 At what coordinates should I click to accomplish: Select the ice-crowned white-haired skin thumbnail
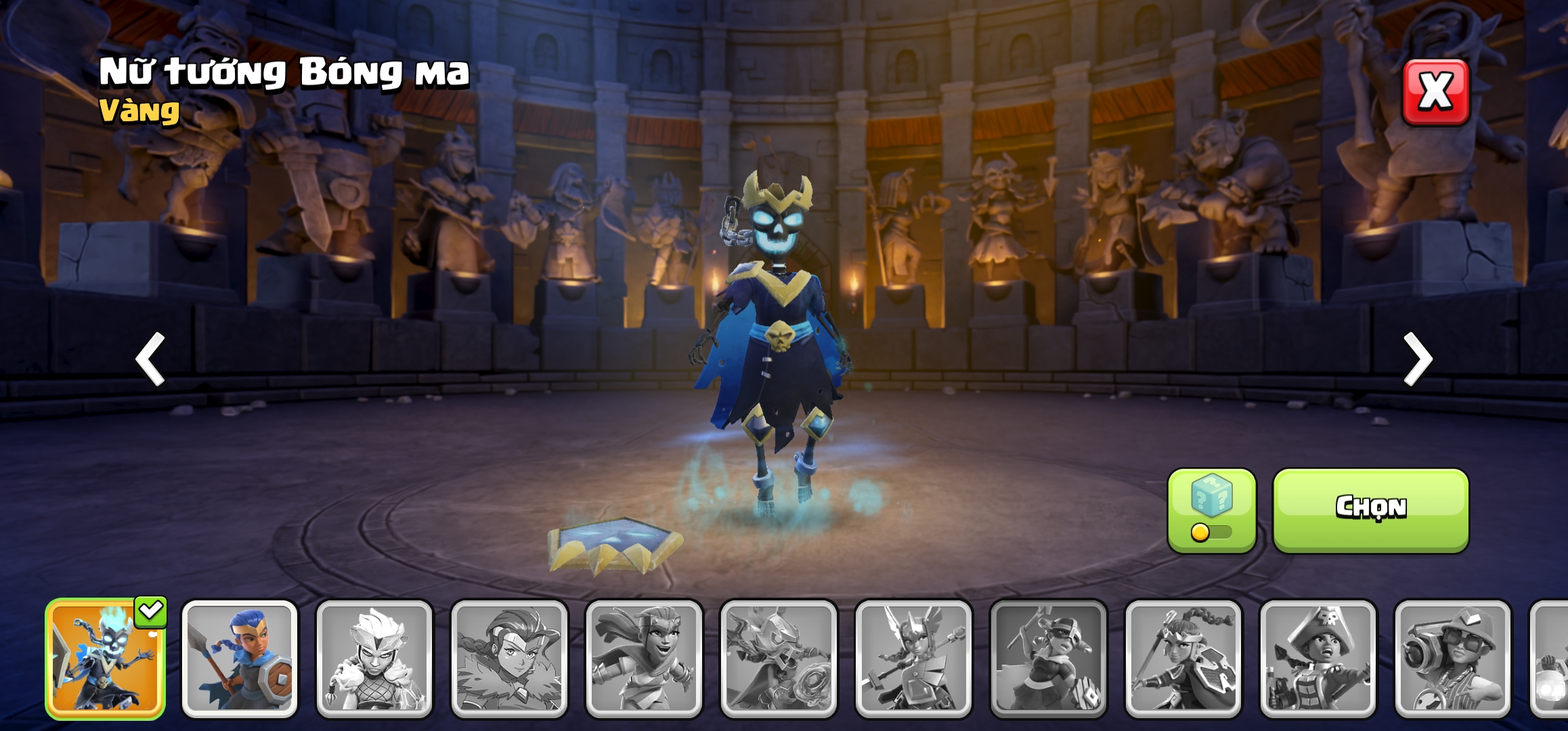[374, 658]
